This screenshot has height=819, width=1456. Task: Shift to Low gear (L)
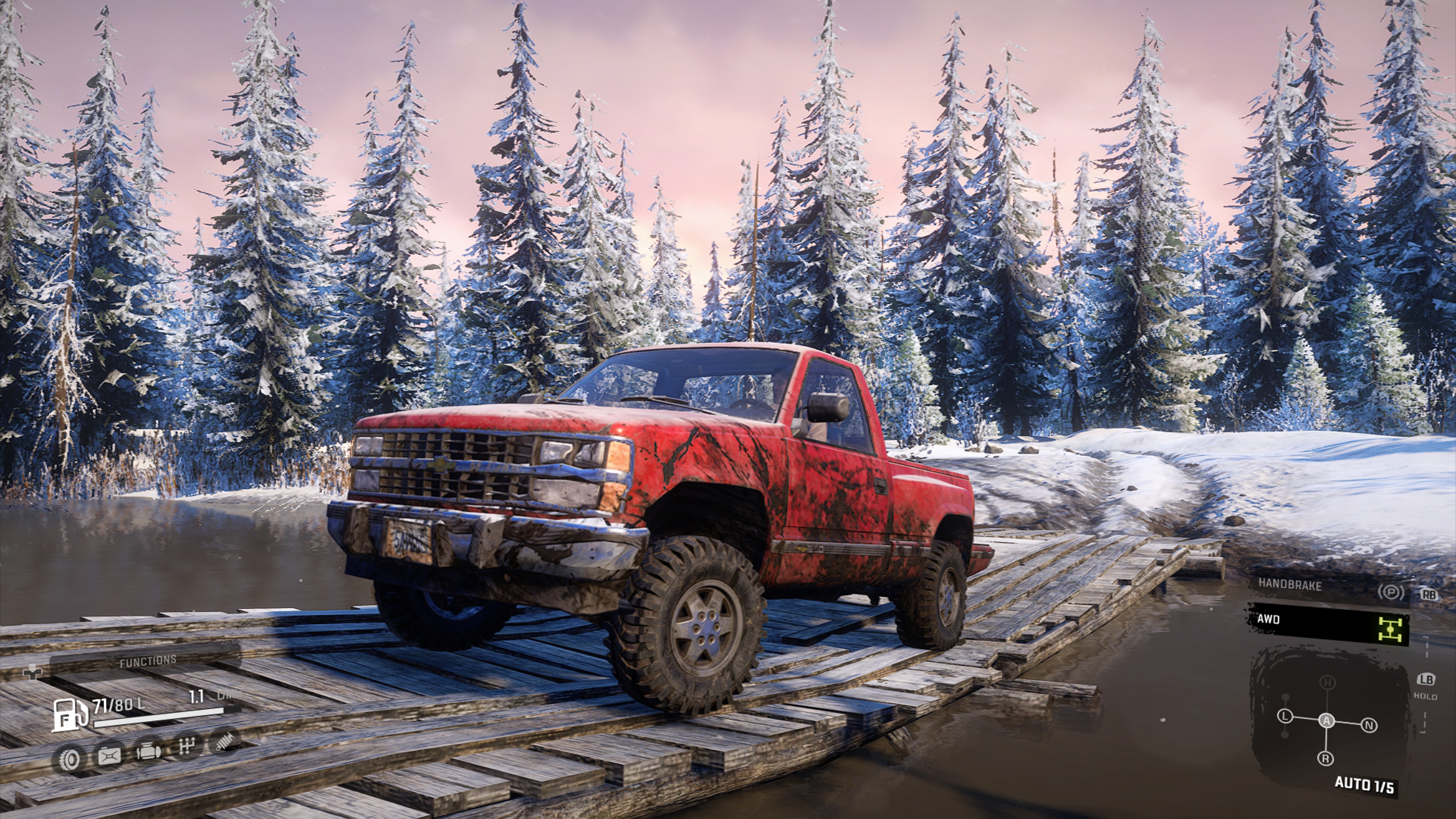pyautogui.click(x=1285, y=717)
